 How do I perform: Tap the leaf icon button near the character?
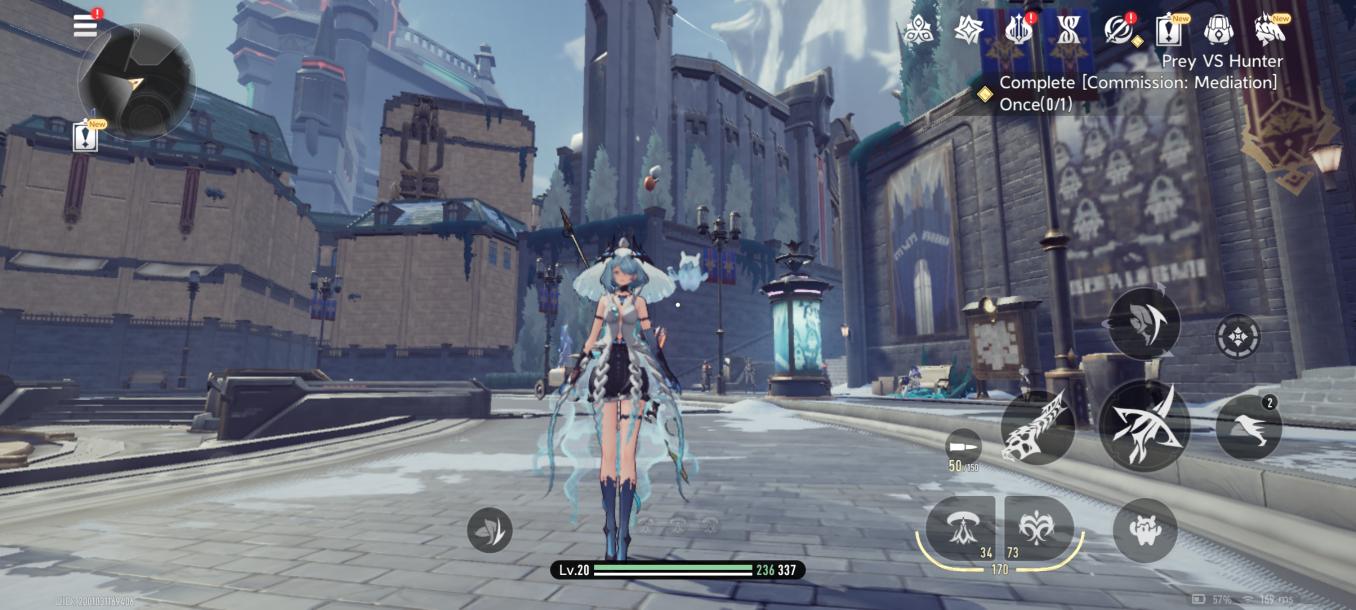click(489, 530)
